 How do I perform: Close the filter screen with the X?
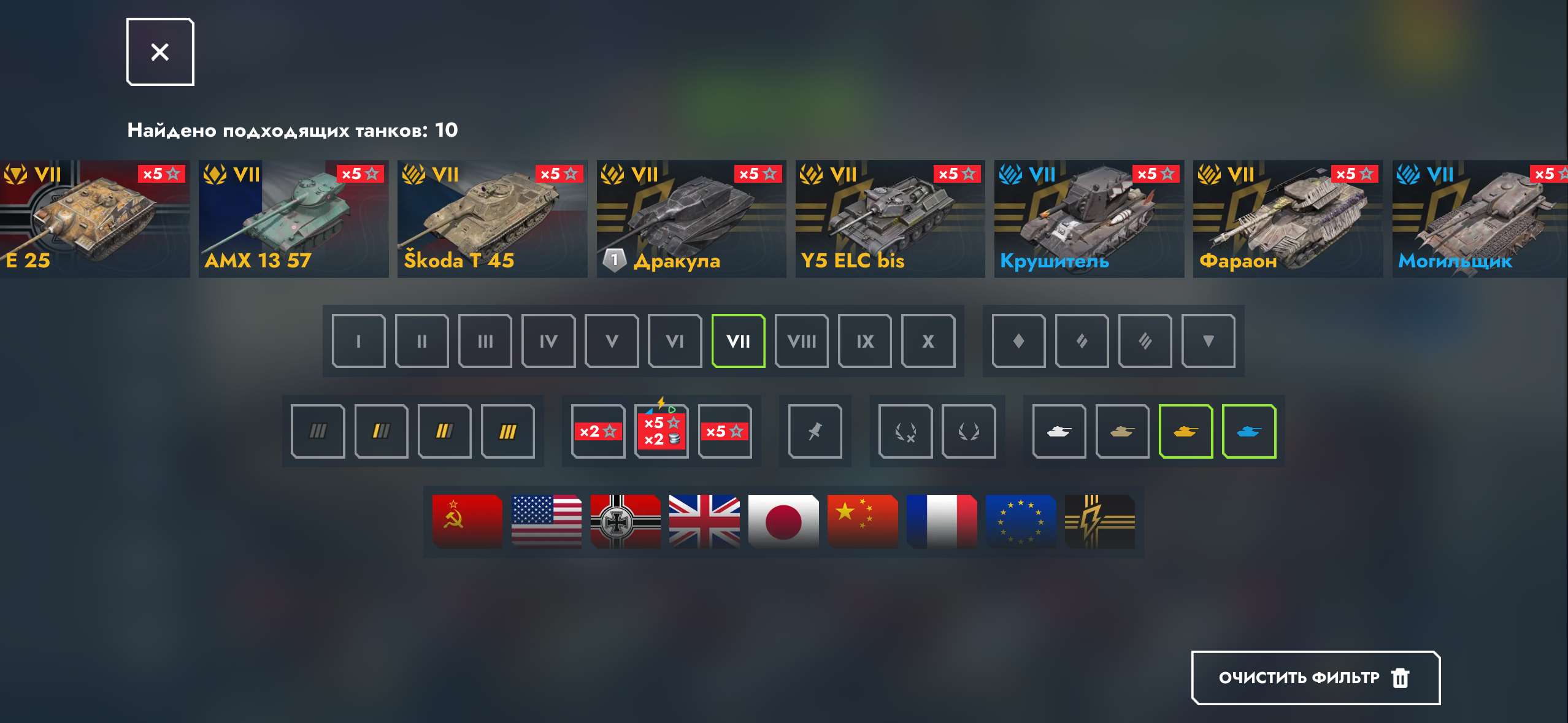point(160,52)
